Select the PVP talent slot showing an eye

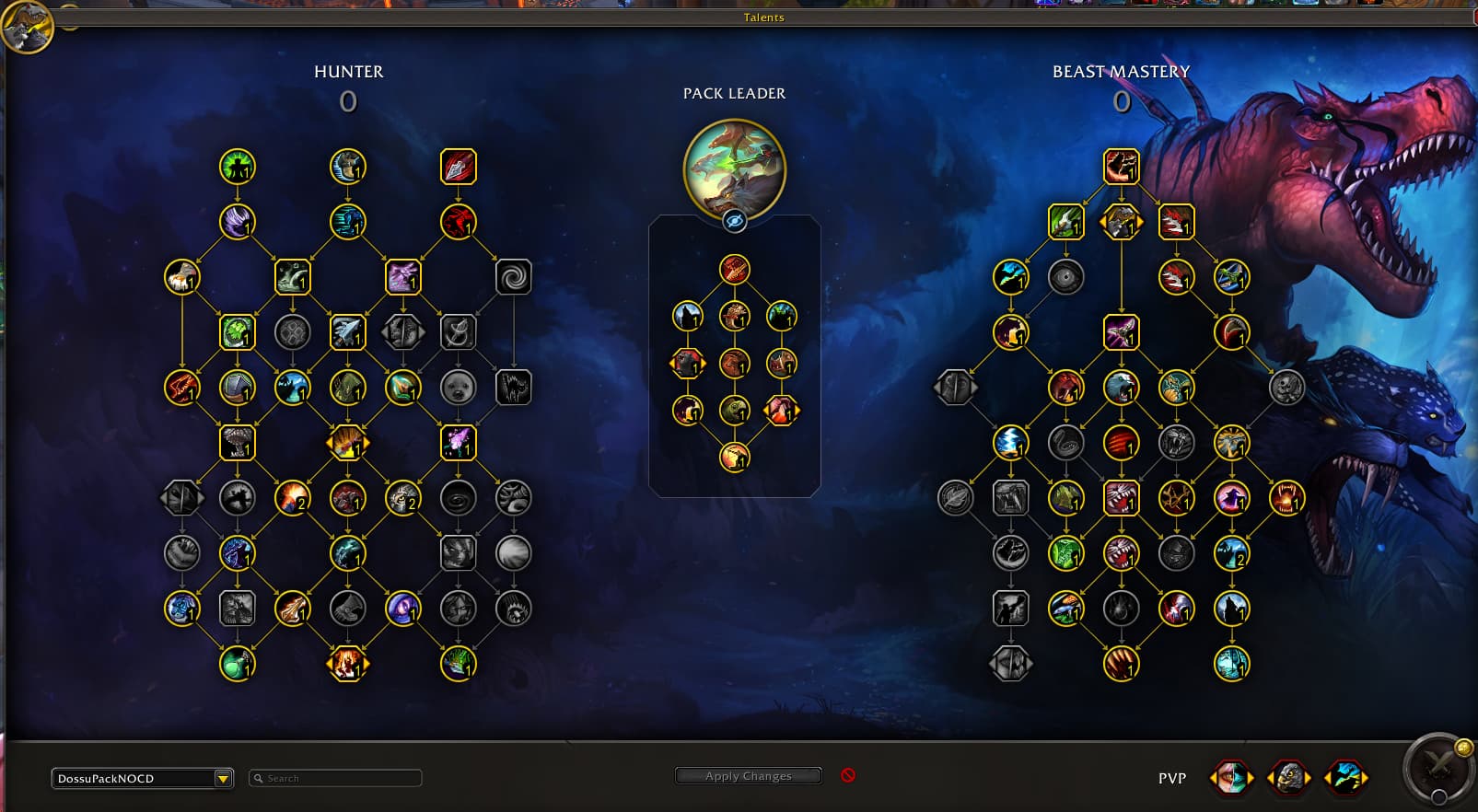tap(1231, 778)
